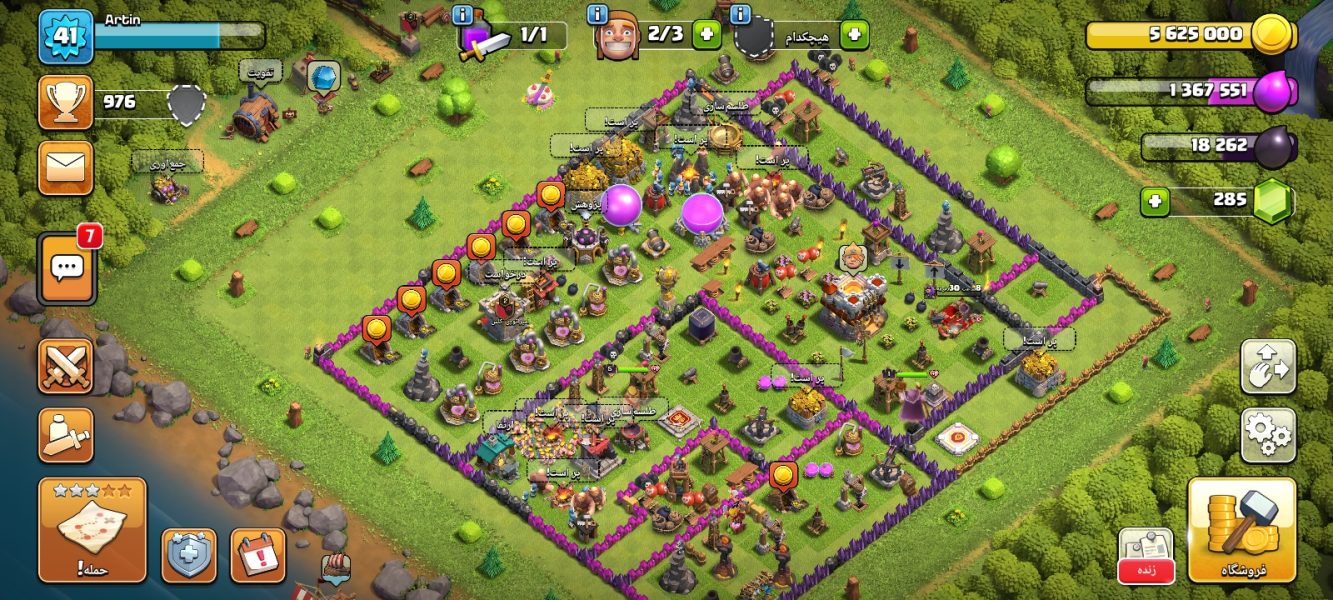
Task: Open the settings gears button
Action: click(x=1268, y=434)
